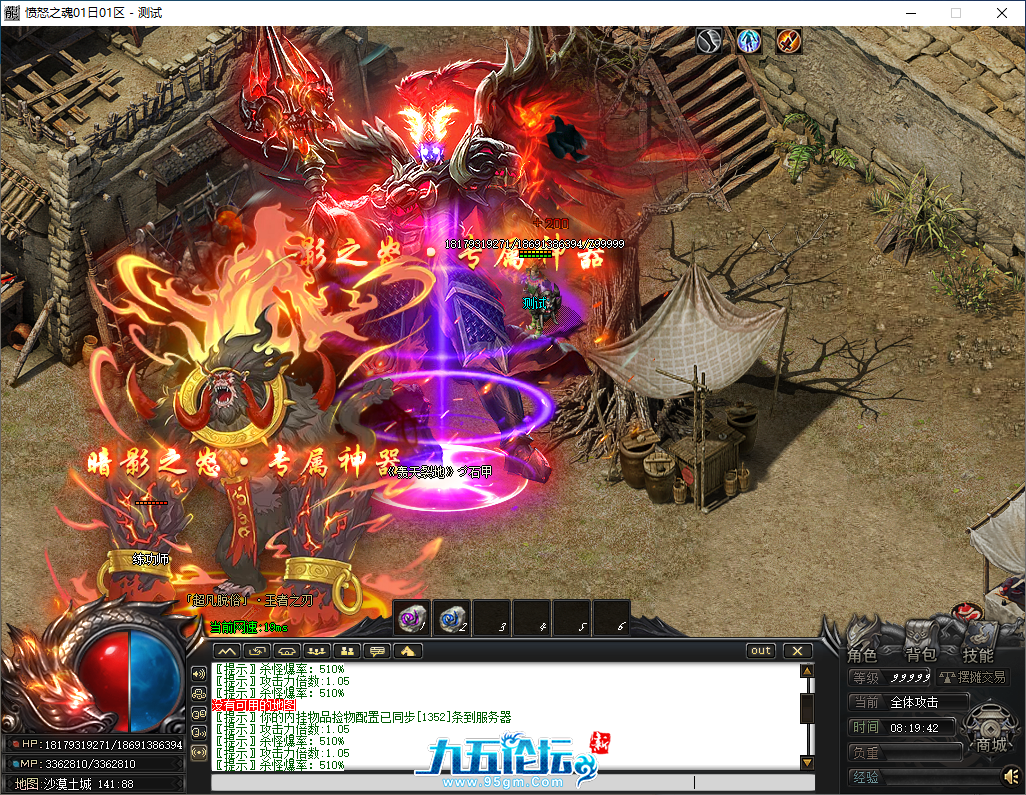Click the 'out' button on chat bar
Screen dimensions: 1026x795
coord(762,651)
